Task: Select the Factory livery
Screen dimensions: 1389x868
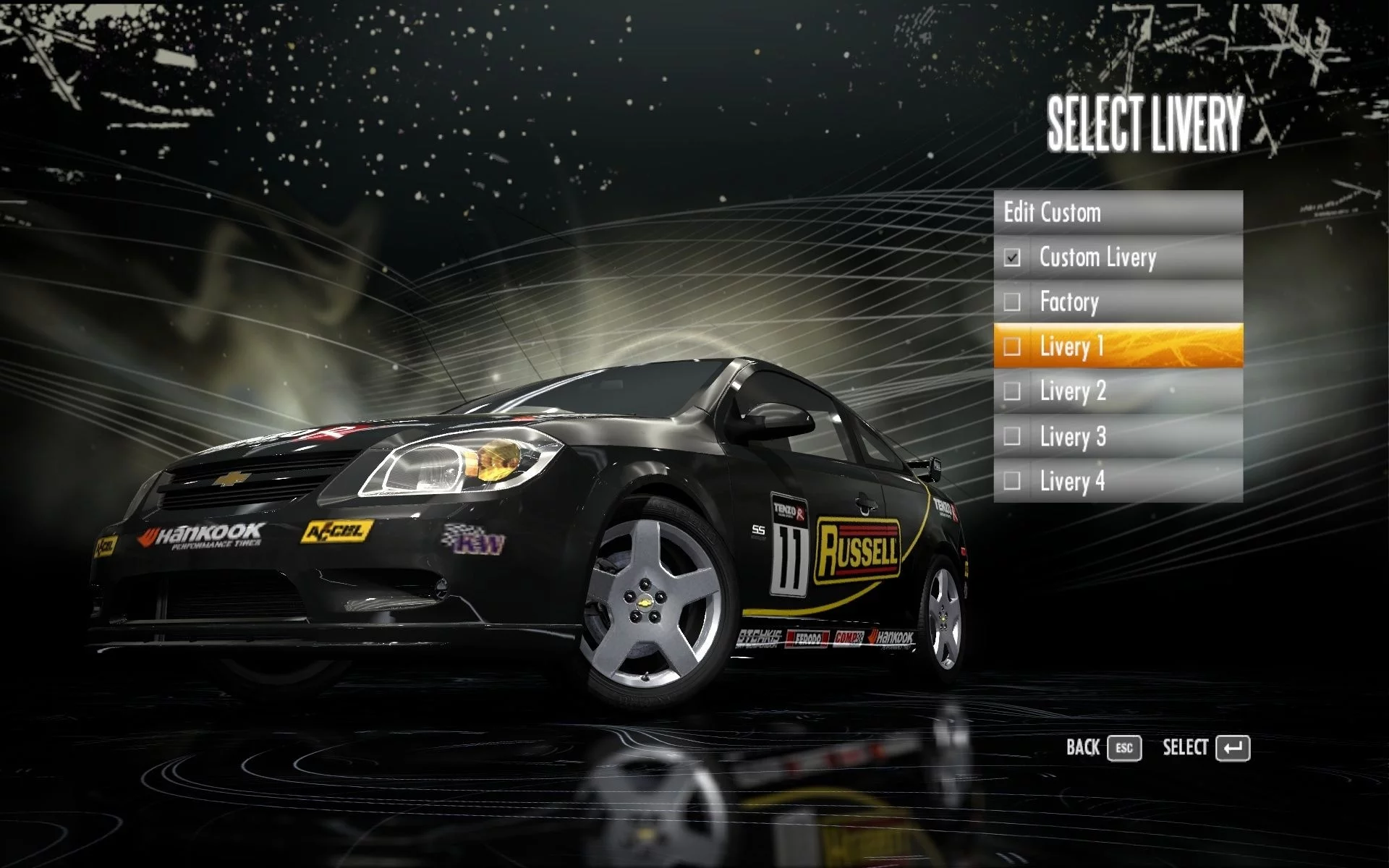Action: [x=1118, y=302]
